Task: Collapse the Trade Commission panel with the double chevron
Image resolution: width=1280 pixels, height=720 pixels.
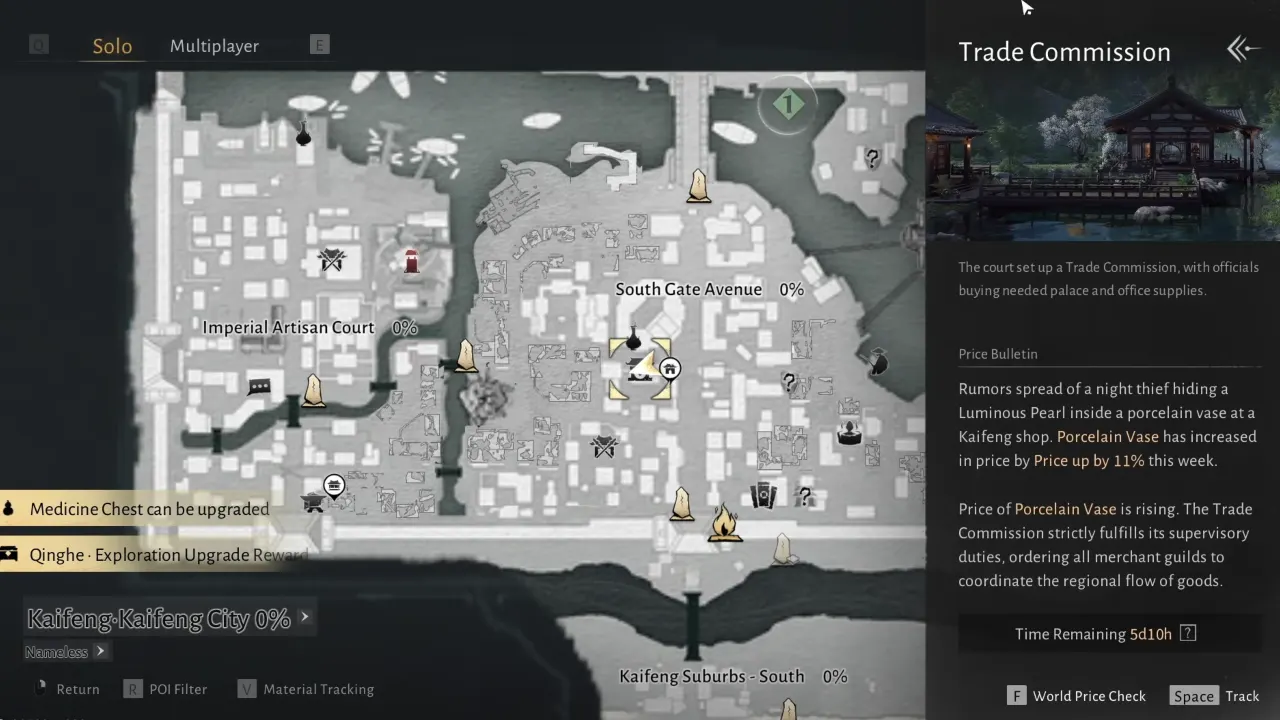Action: 1242,49
